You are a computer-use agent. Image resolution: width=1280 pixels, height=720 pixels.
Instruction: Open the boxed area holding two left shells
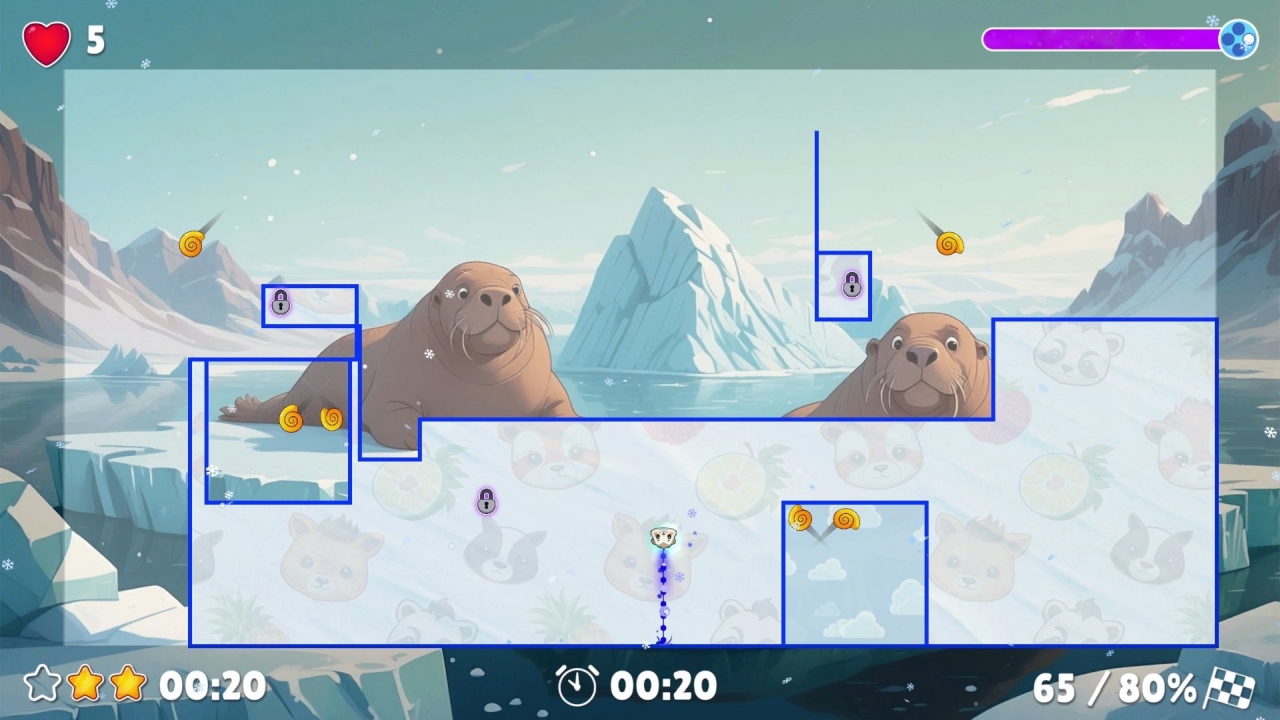277,430
